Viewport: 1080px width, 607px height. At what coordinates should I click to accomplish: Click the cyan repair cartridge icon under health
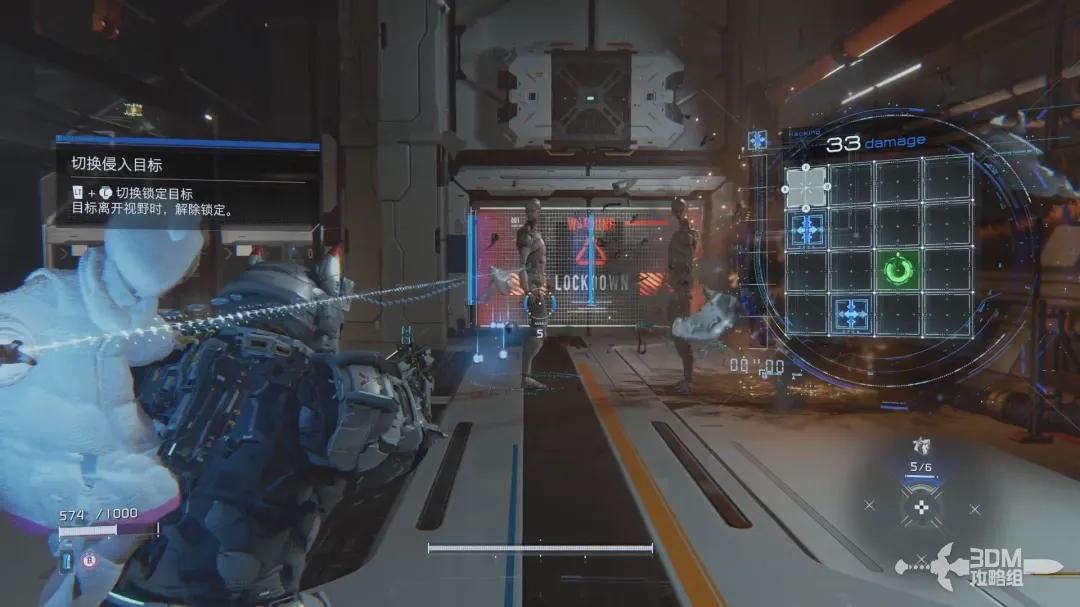click(67, 561)
